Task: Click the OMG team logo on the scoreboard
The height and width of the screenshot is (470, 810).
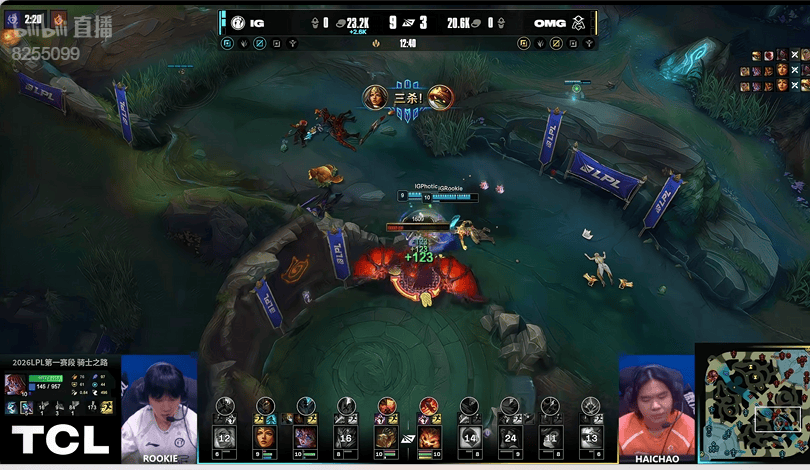Action: click(x=579, y=22)
